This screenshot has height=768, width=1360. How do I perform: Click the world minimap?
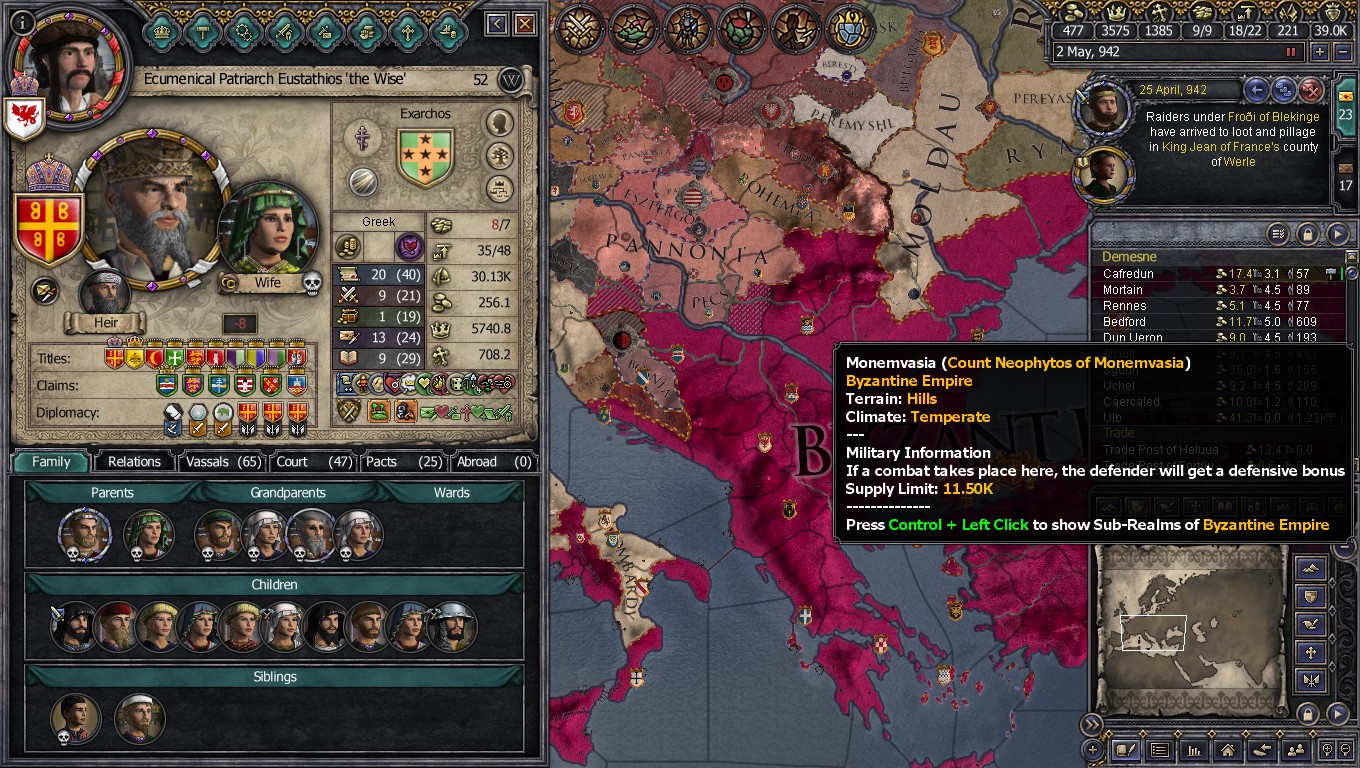[x=1188, y=630]
